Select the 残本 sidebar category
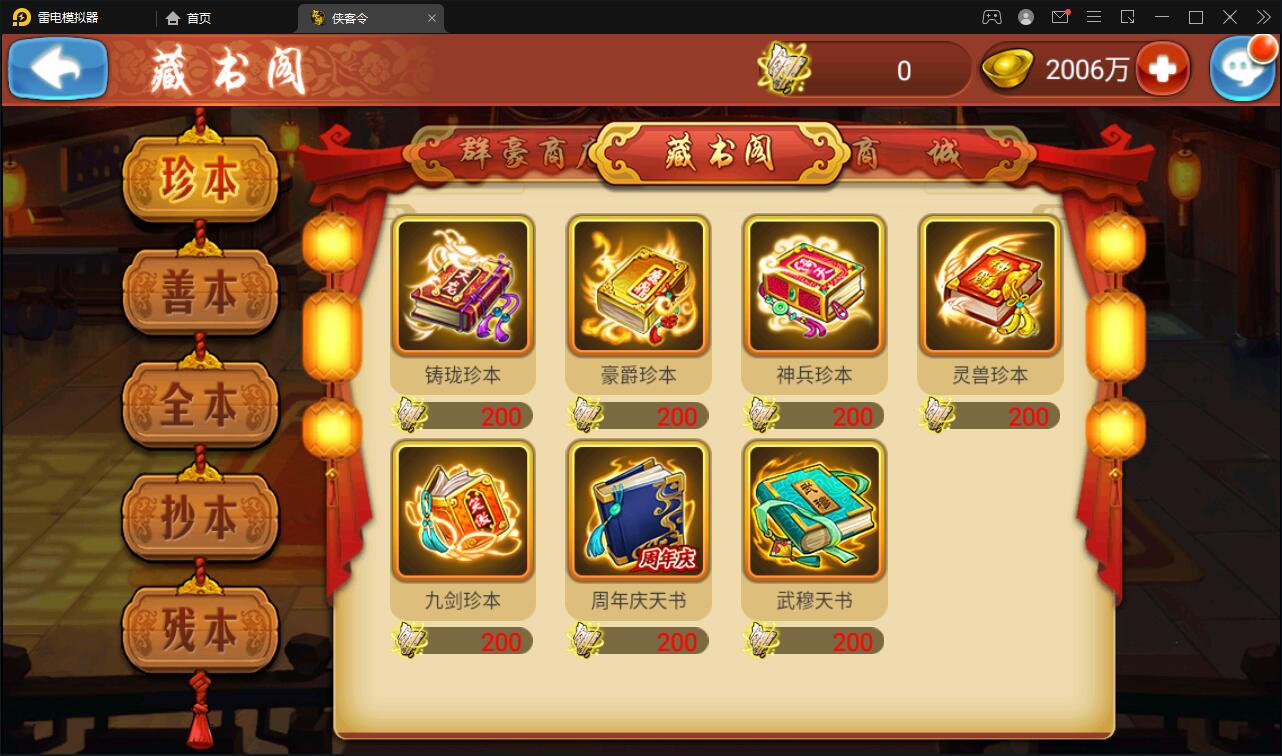Viewport: 1282px width, 756px height. pyautogui.click(x=200, y=628)
